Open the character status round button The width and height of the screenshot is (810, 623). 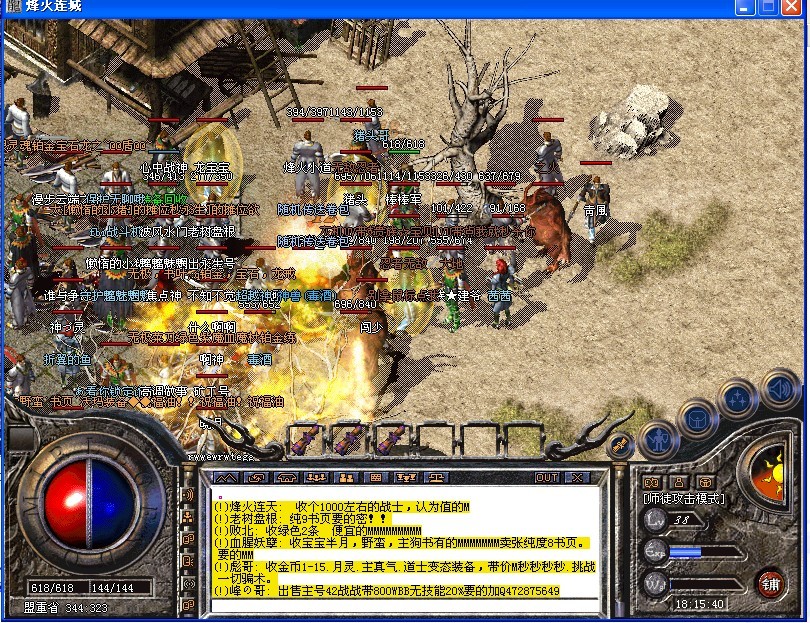tap(659, 438)
